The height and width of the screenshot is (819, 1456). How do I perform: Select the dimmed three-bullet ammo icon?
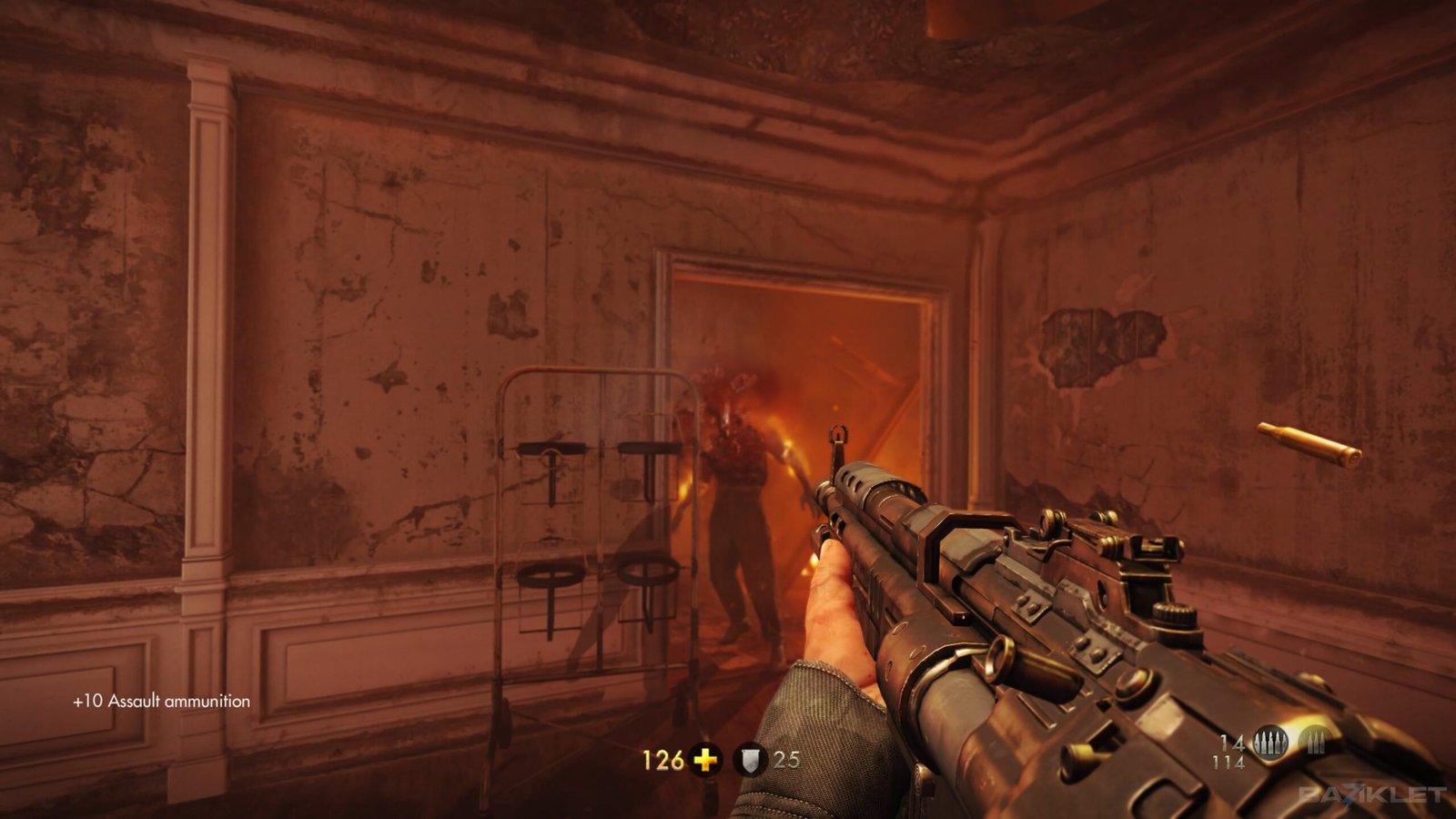click(1314, 743)
